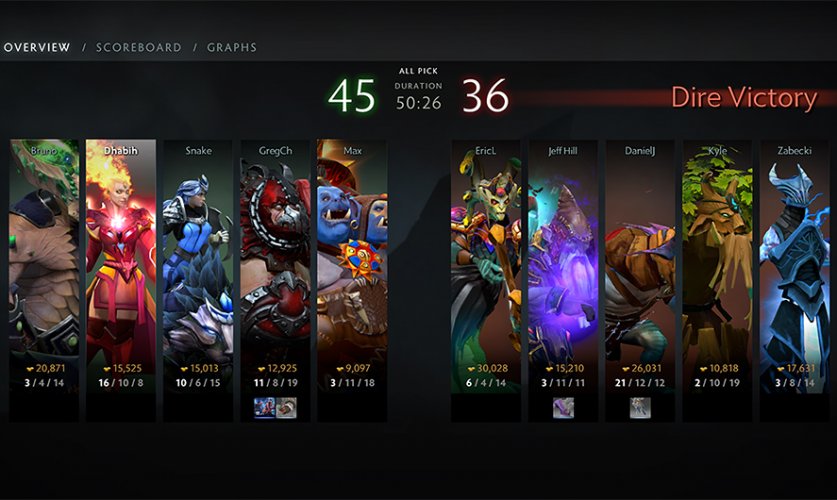Open GregCh's hero card
This screenshot has width=837, height=500.
point(275,260)
